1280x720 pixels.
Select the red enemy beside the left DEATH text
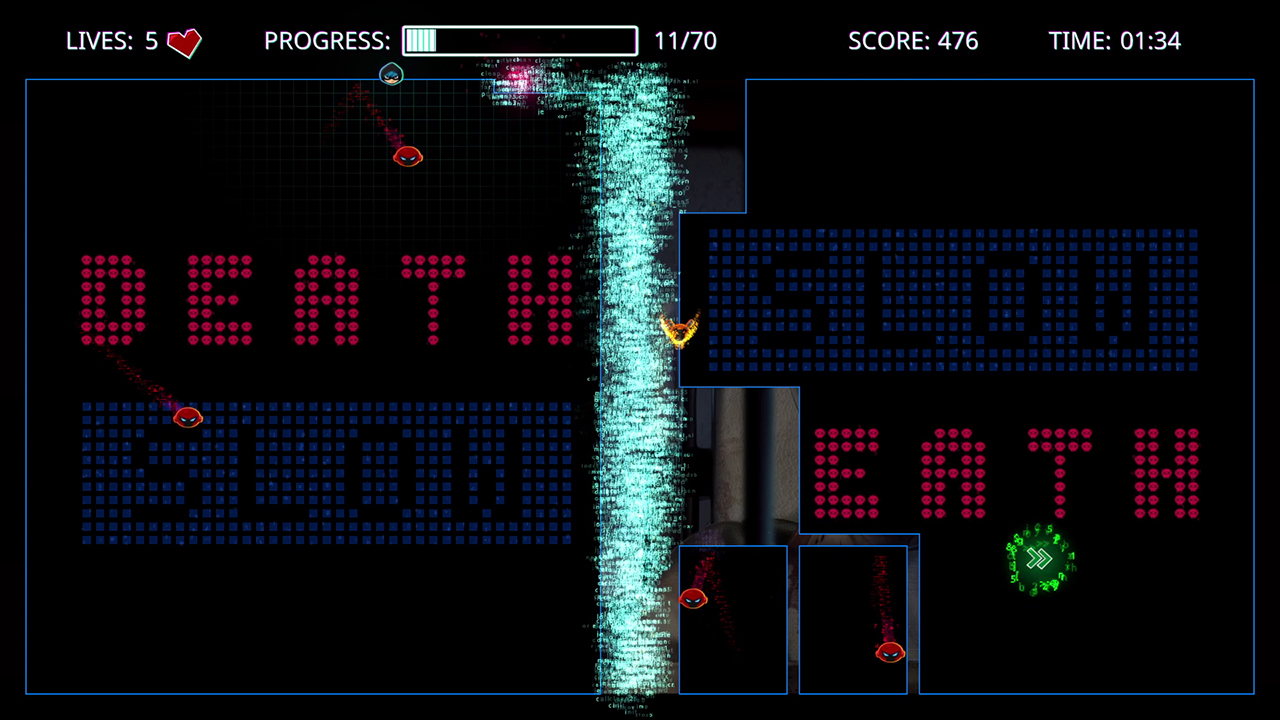pyautogui.click(x=188, y=418)
